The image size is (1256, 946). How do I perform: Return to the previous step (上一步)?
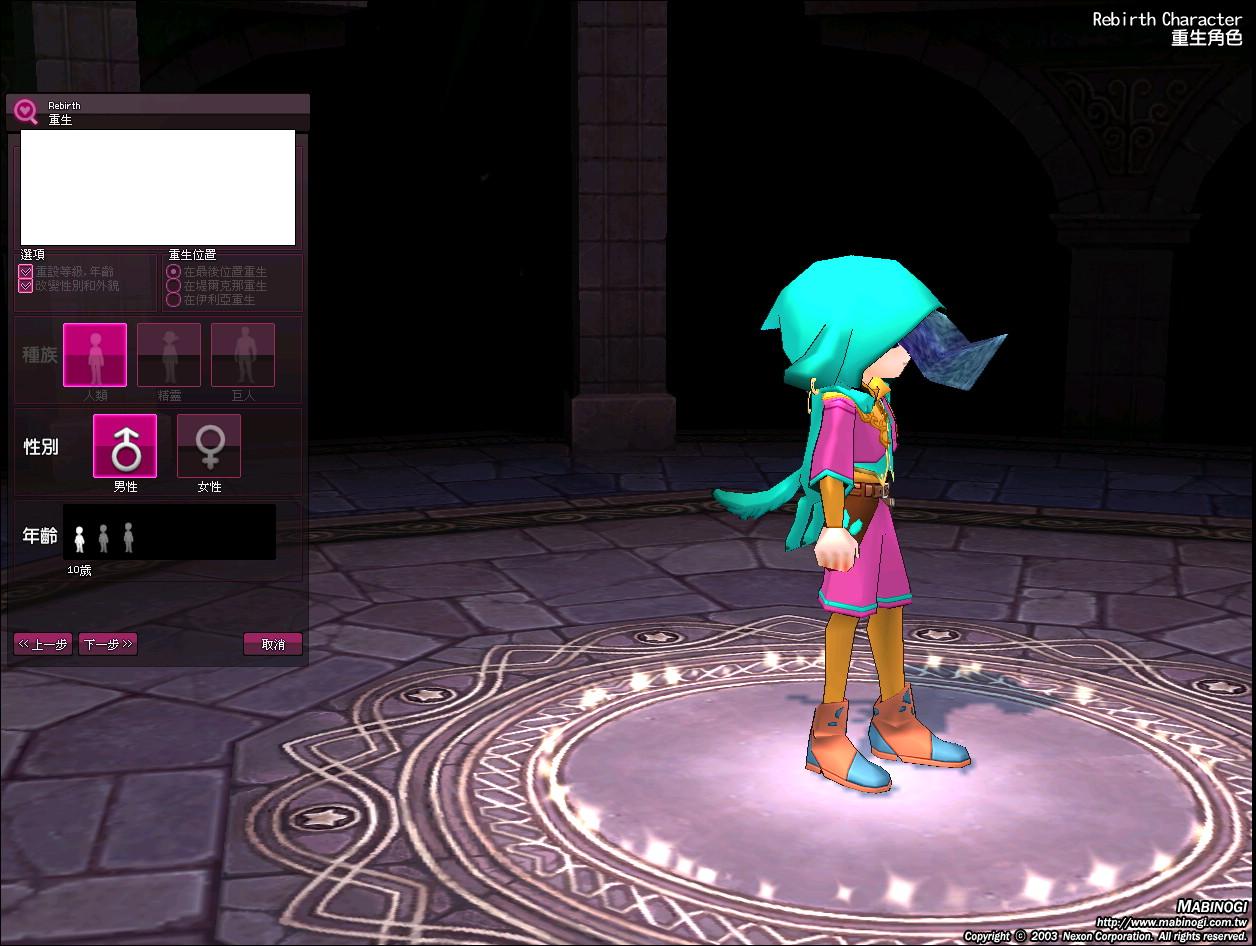point(43,644)
